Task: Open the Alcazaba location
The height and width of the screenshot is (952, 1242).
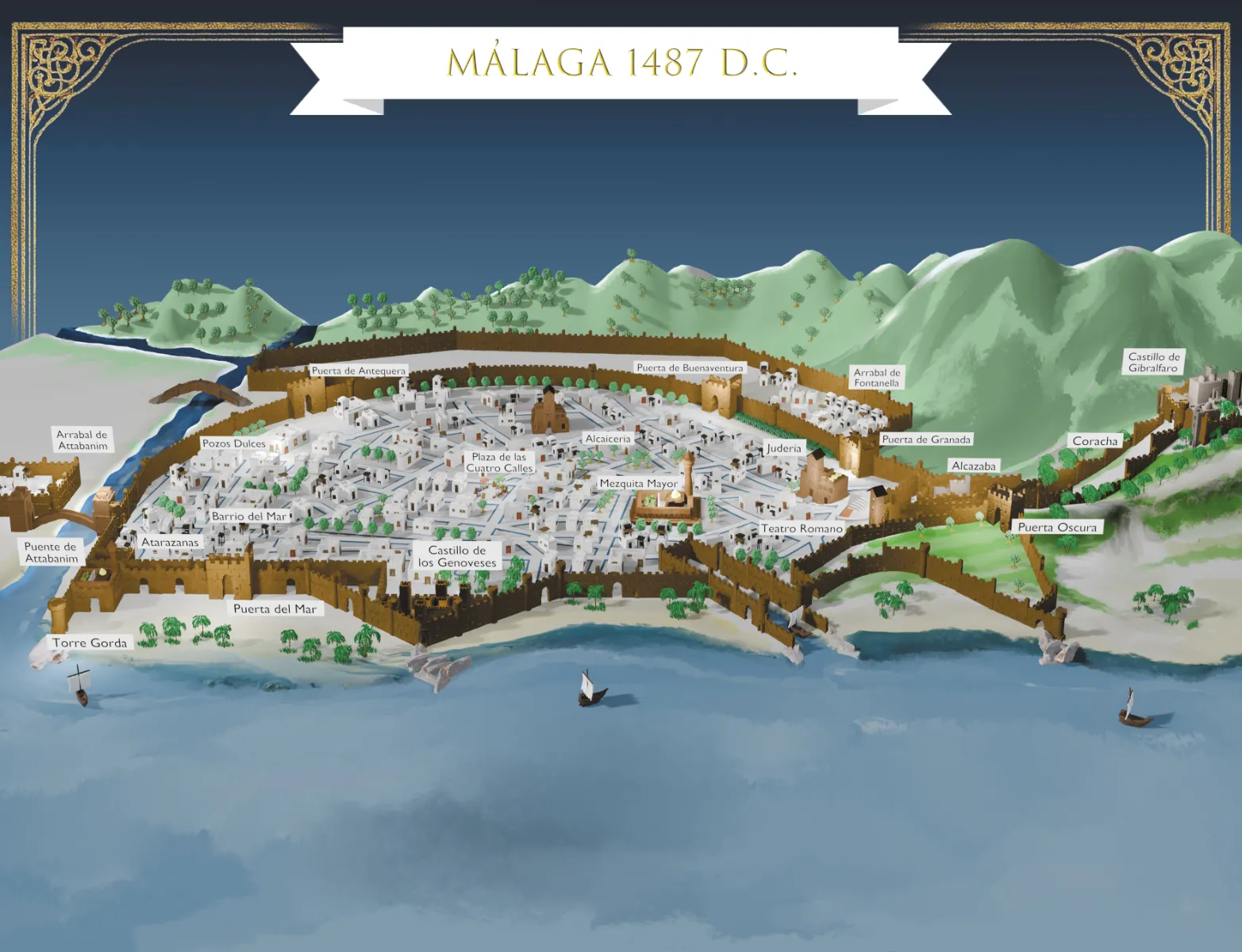Action: point(973,466)
